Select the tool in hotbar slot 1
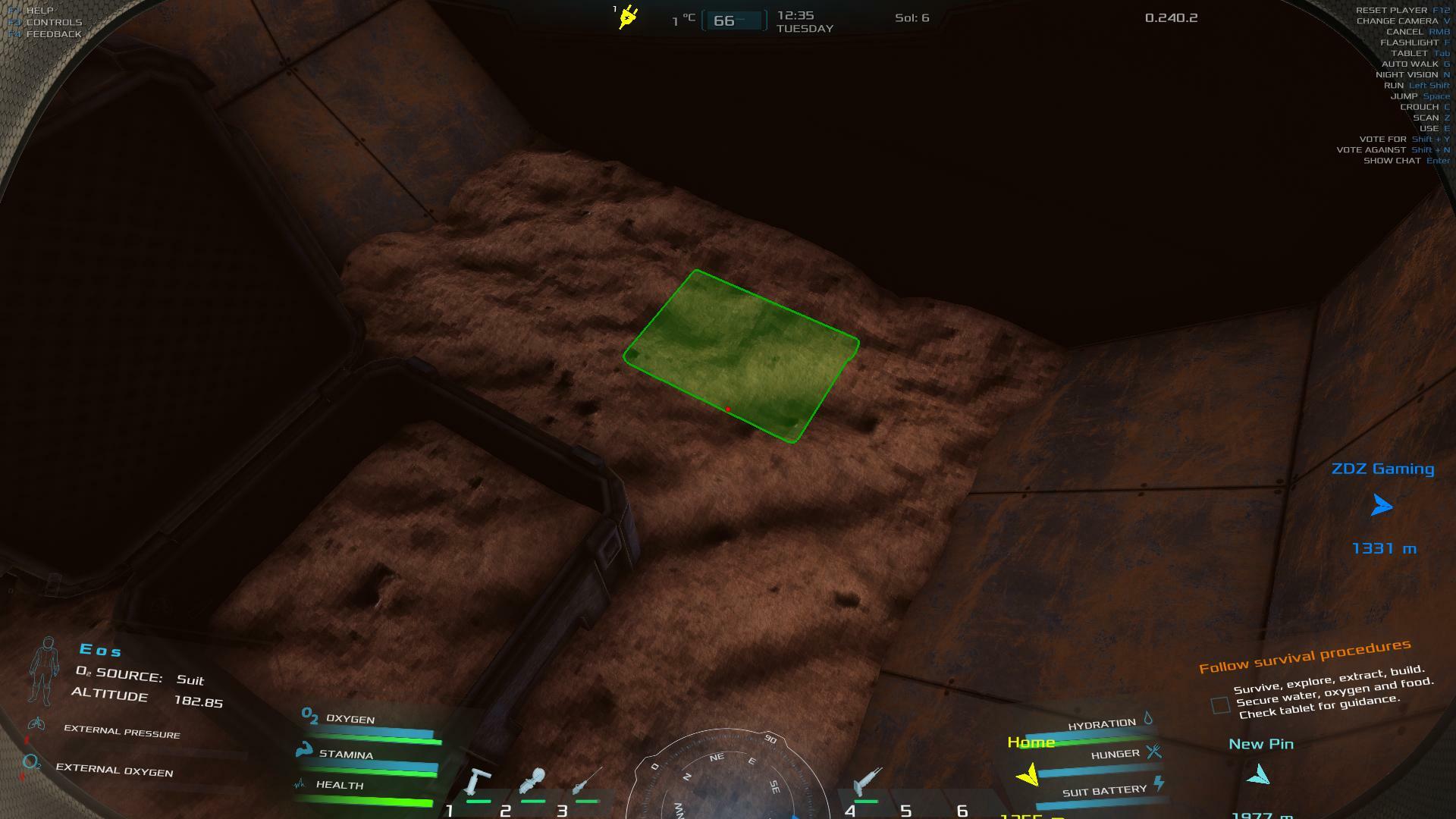1456x819 pixels. click(x=479, y=784)
